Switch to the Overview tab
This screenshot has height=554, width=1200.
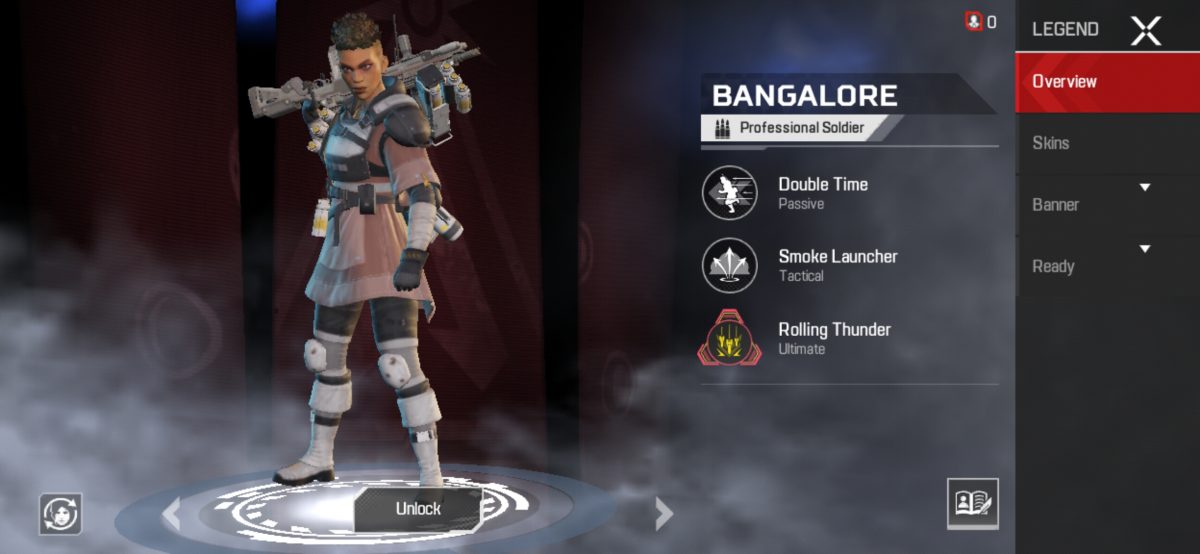tap(1108, 82)
